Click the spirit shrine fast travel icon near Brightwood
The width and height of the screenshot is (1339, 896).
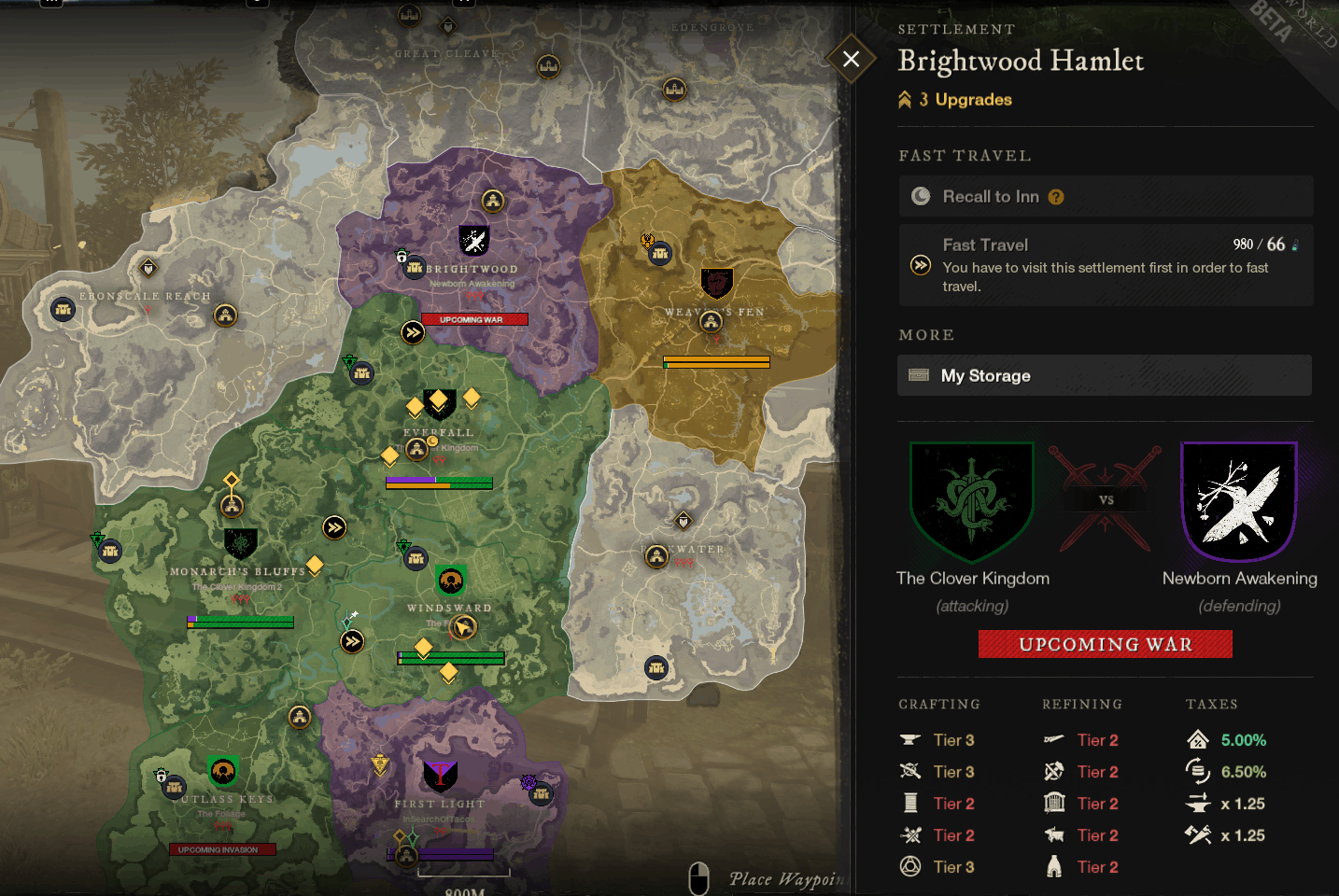pyautogui.click(x=412, y=331)
